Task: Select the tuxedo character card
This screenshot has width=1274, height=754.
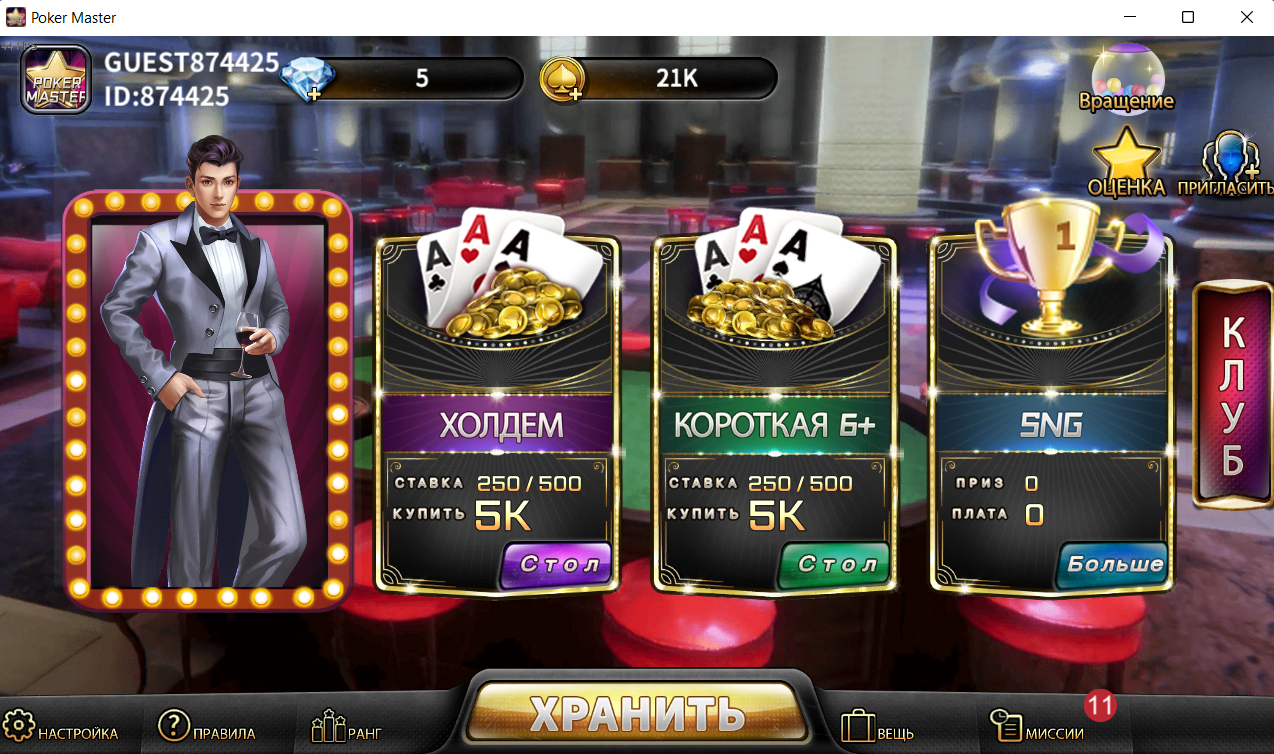Action: 208,395
